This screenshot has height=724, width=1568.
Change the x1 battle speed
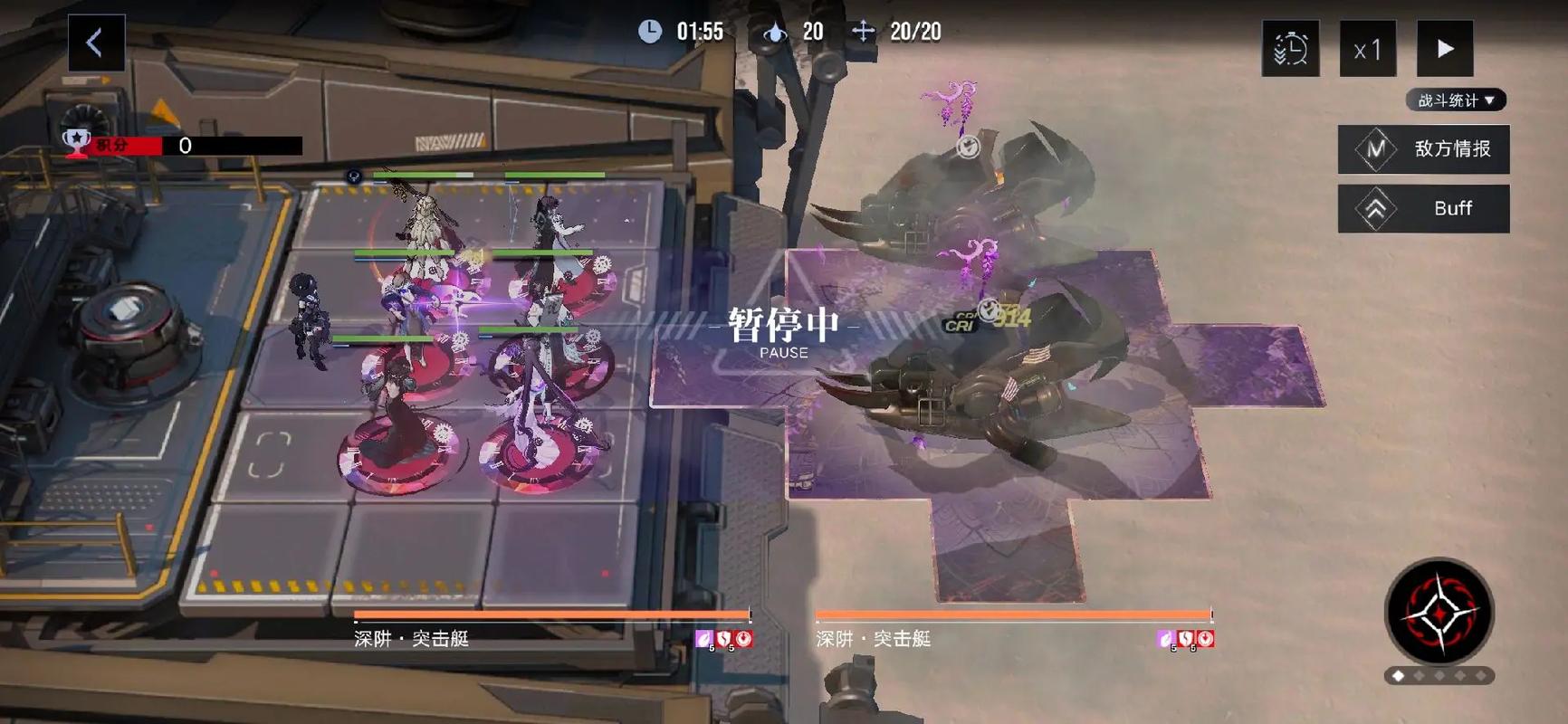[1367, 49]
